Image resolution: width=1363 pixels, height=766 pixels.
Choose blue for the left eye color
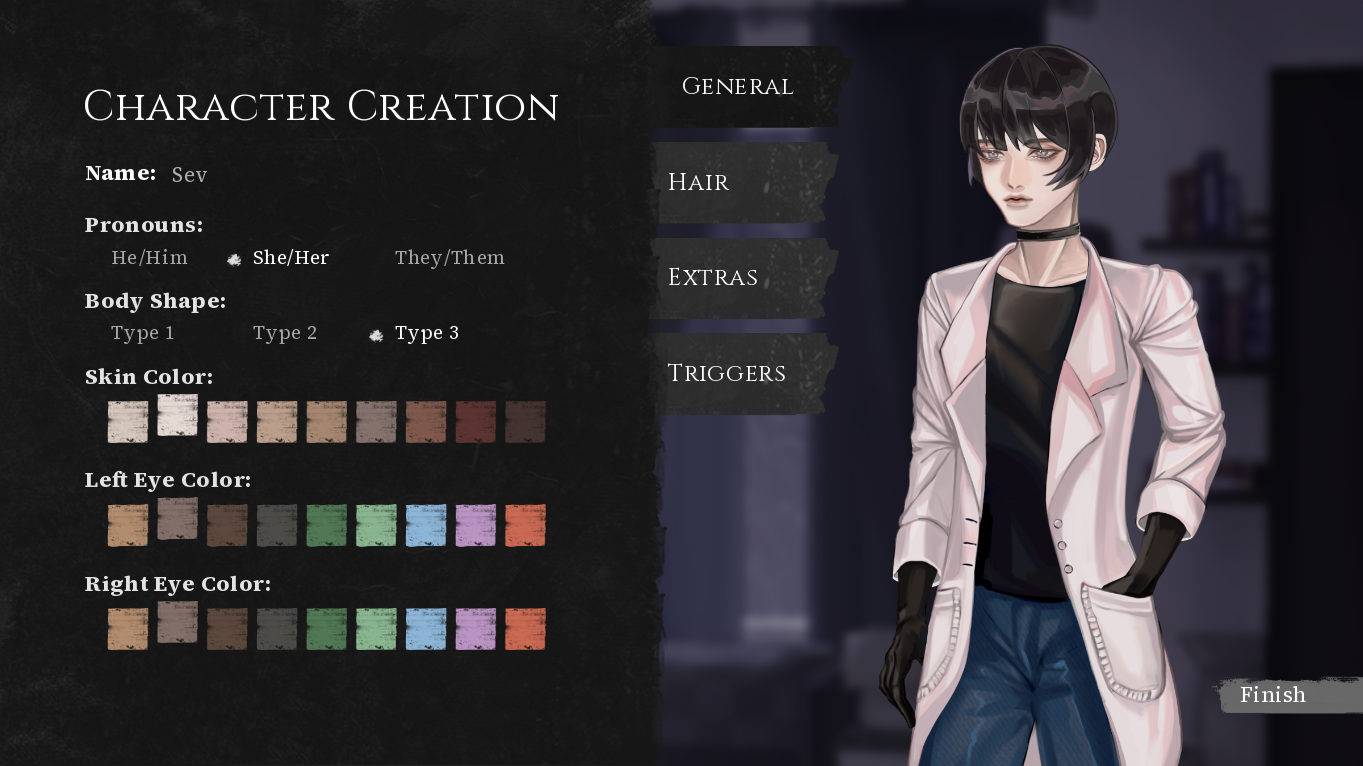[x=426, y=525]
